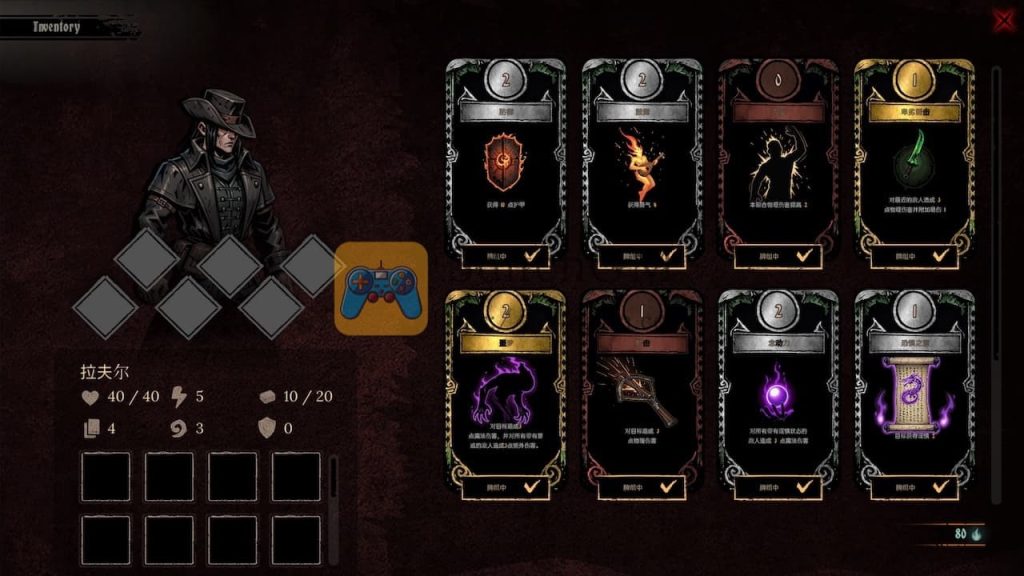Pick the glowing silhouette card
Image resolution: width=1024 pixels, height=576 pixels.
click(x=777, y=160)
